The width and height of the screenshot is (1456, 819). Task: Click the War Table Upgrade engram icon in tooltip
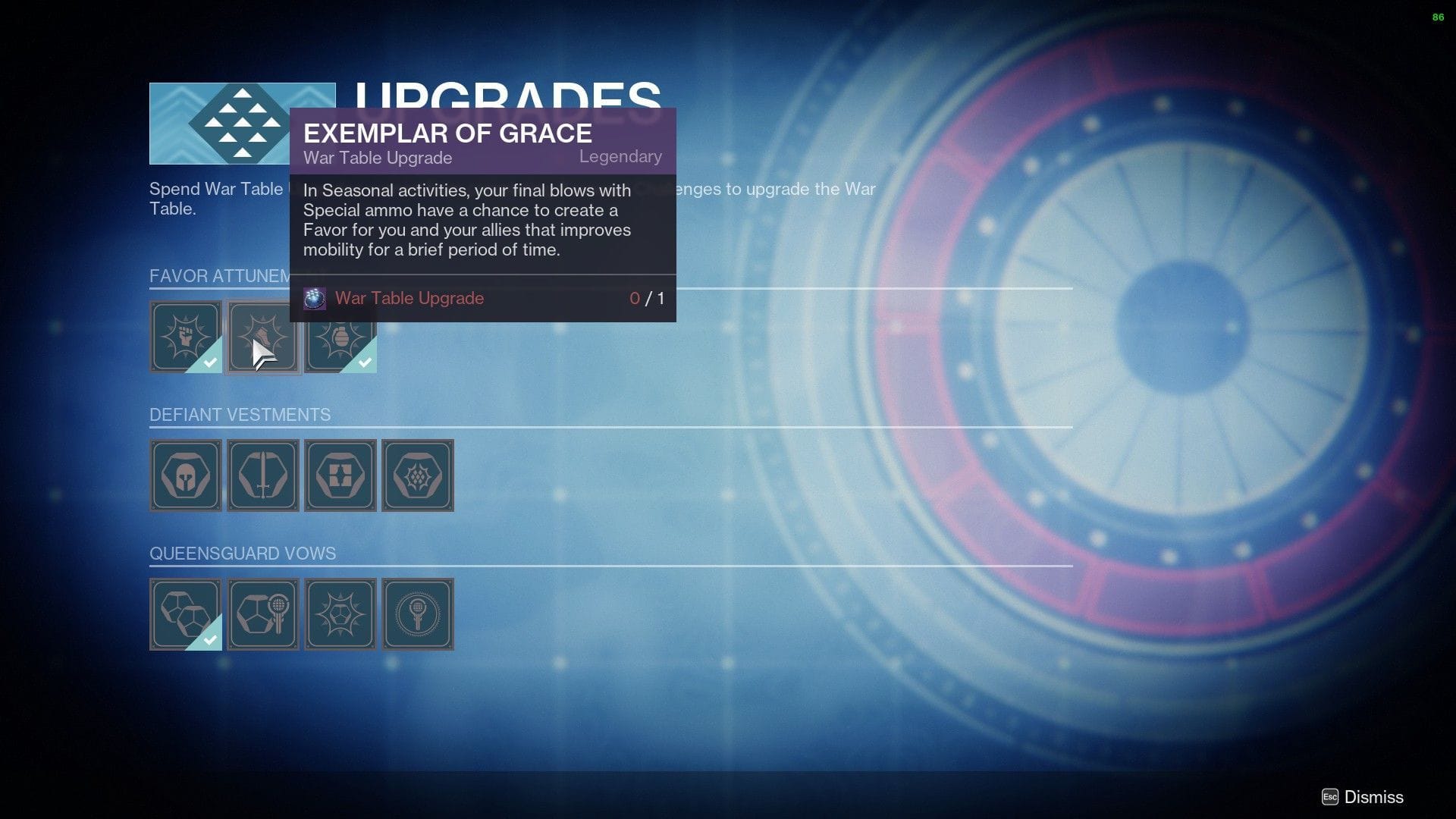313,298
